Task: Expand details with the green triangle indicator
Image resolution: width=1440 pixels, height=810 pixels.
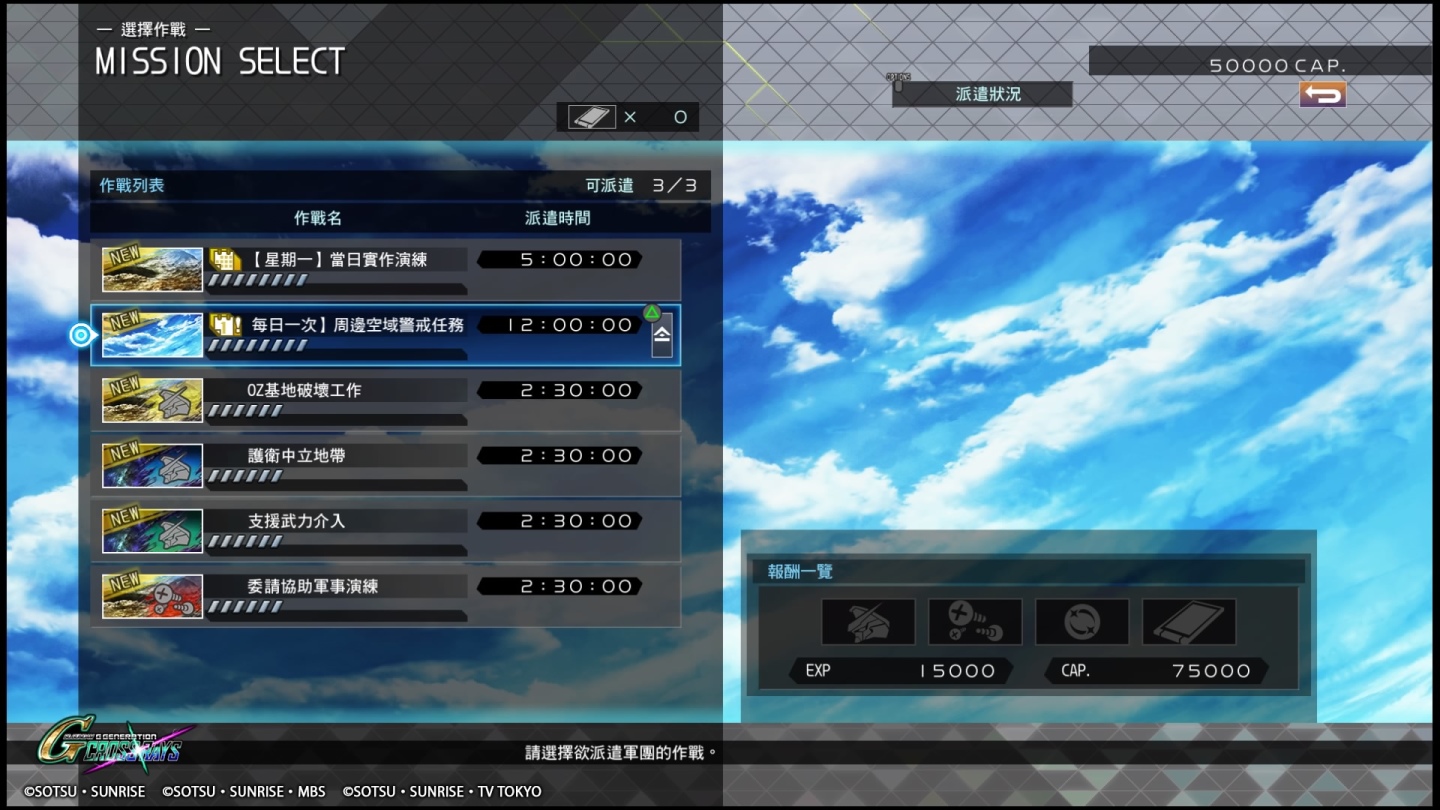Action: click(x=652, y=311)
